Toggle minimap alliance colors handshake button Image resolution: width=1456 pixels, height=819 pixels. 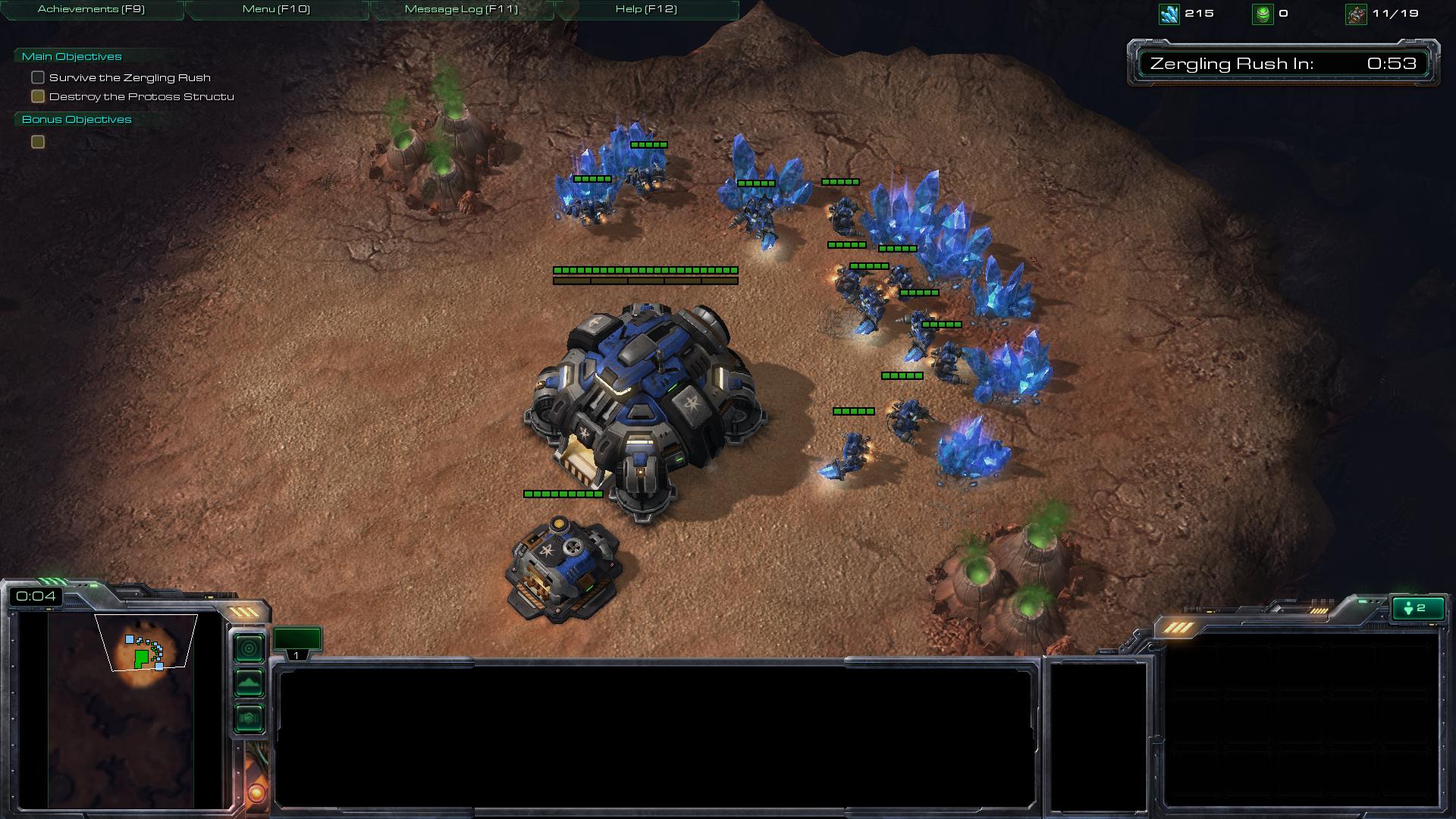(x=249, y=717)
